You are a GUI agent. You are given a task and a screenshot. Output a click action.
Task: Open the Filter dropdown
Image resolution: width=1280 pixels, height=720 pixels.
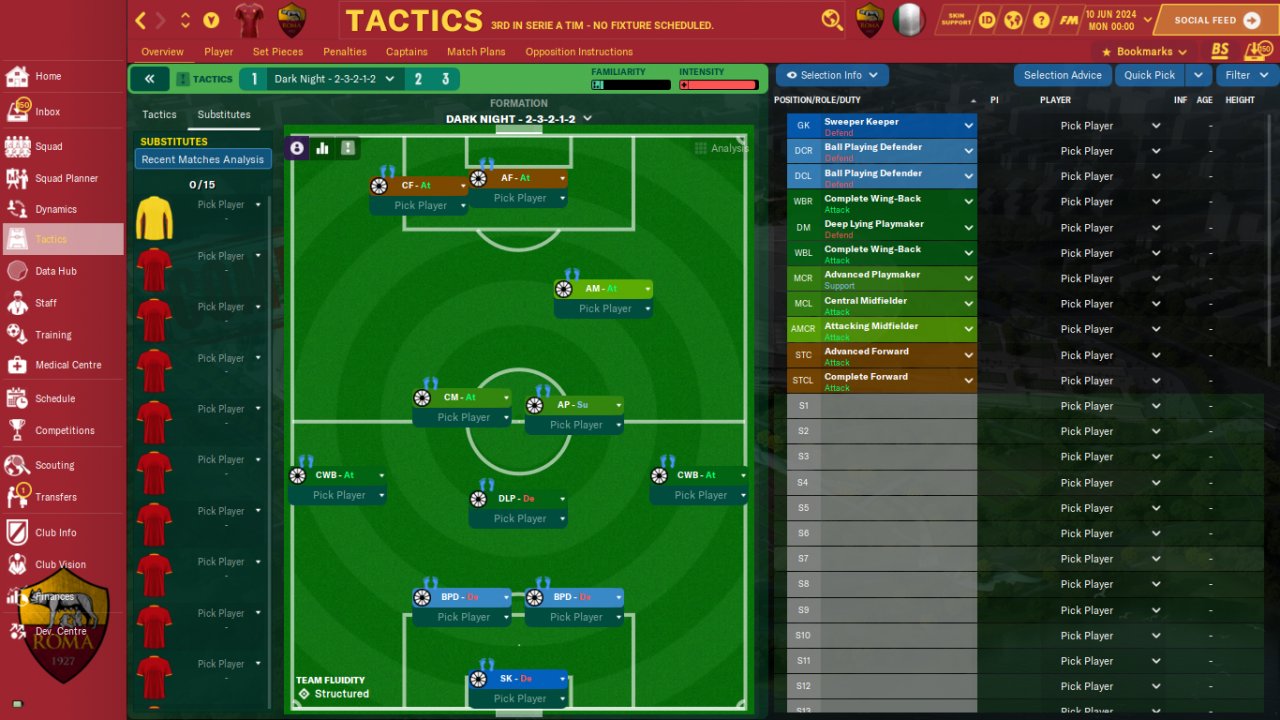click(1246, 75)
